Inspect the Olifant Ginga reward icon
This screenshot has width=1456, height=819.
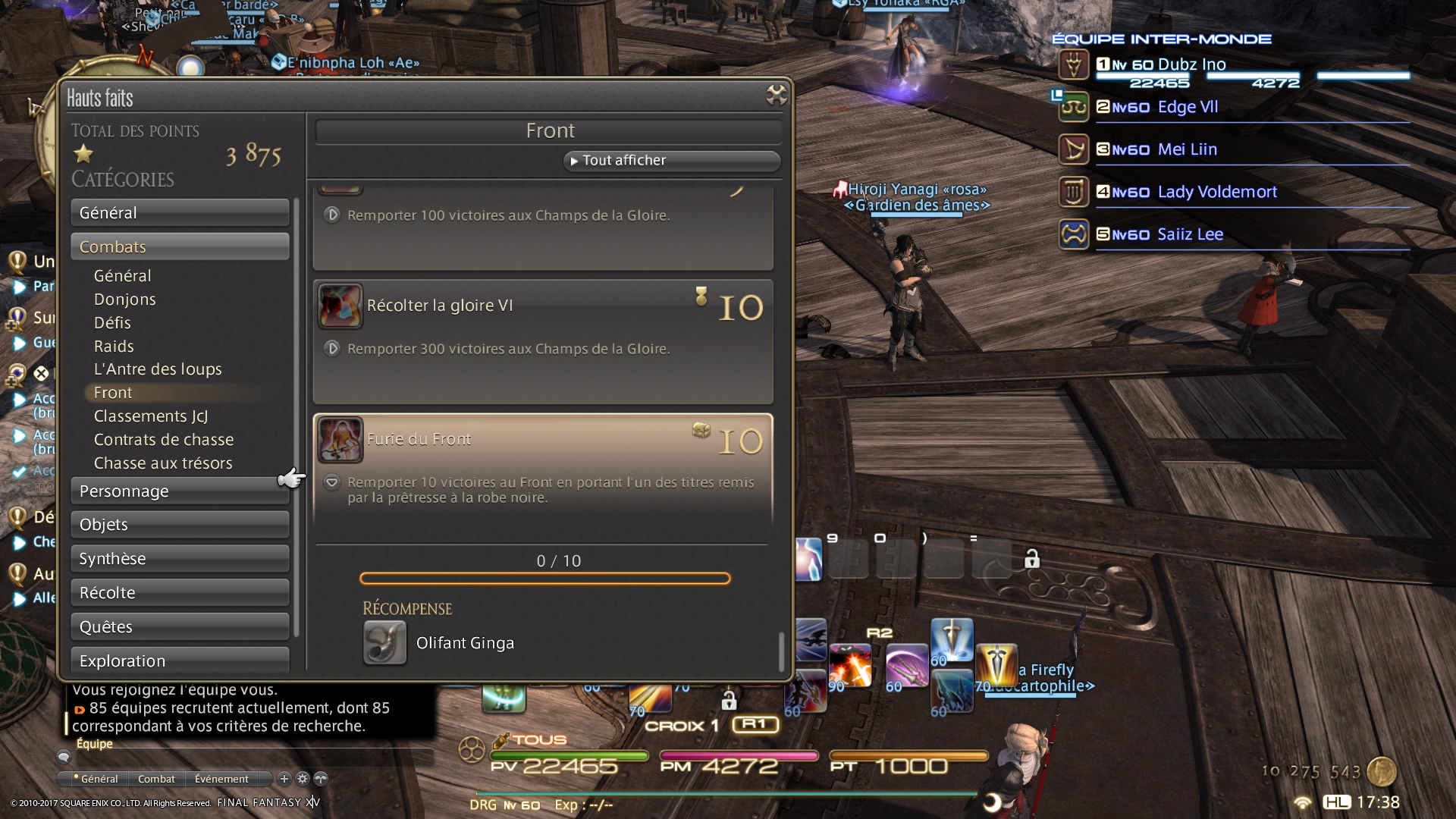click(x=384, y=643)
